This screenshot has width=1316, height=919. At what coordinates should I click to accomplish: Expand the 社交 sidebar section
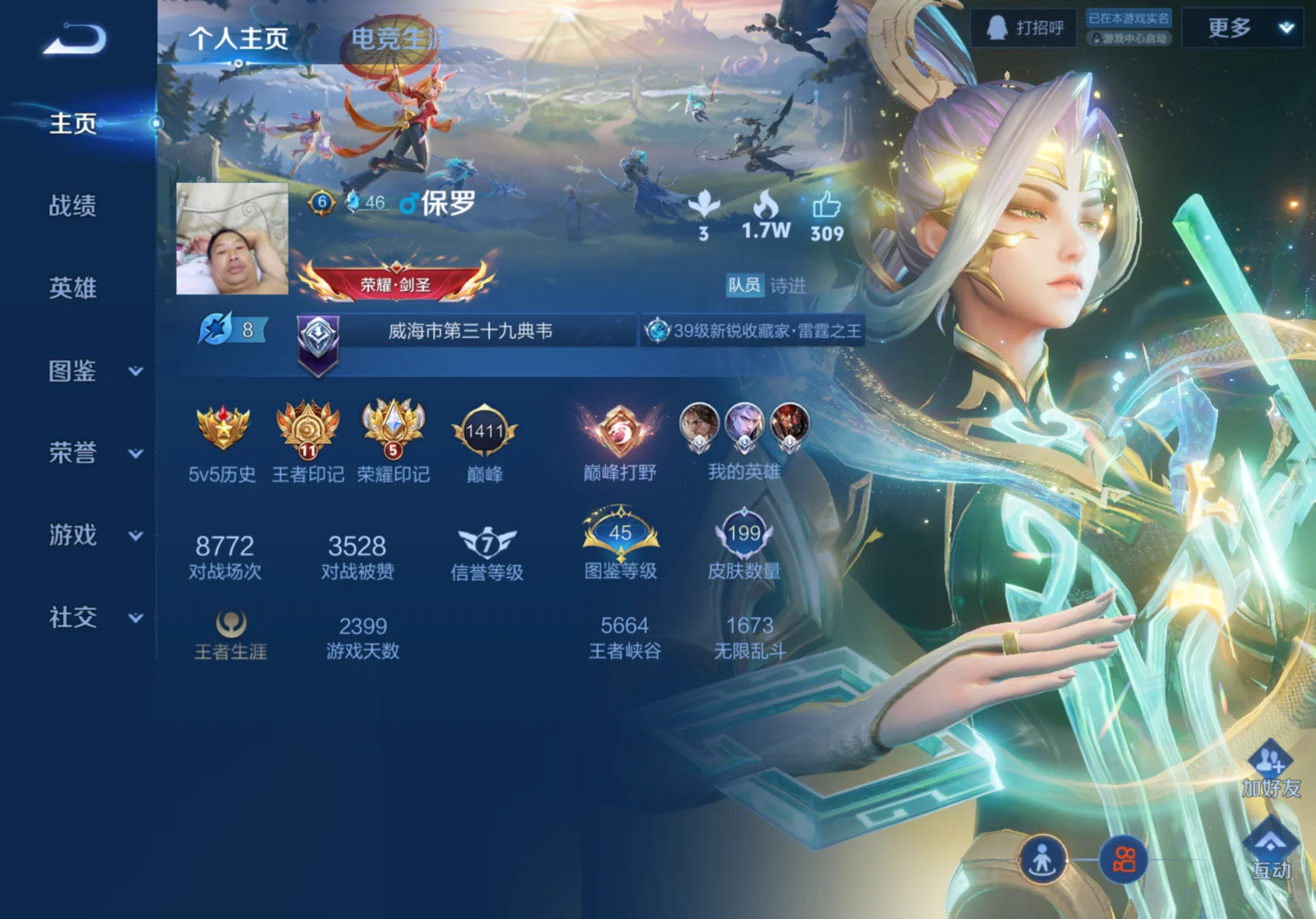[x=134, y=619]
